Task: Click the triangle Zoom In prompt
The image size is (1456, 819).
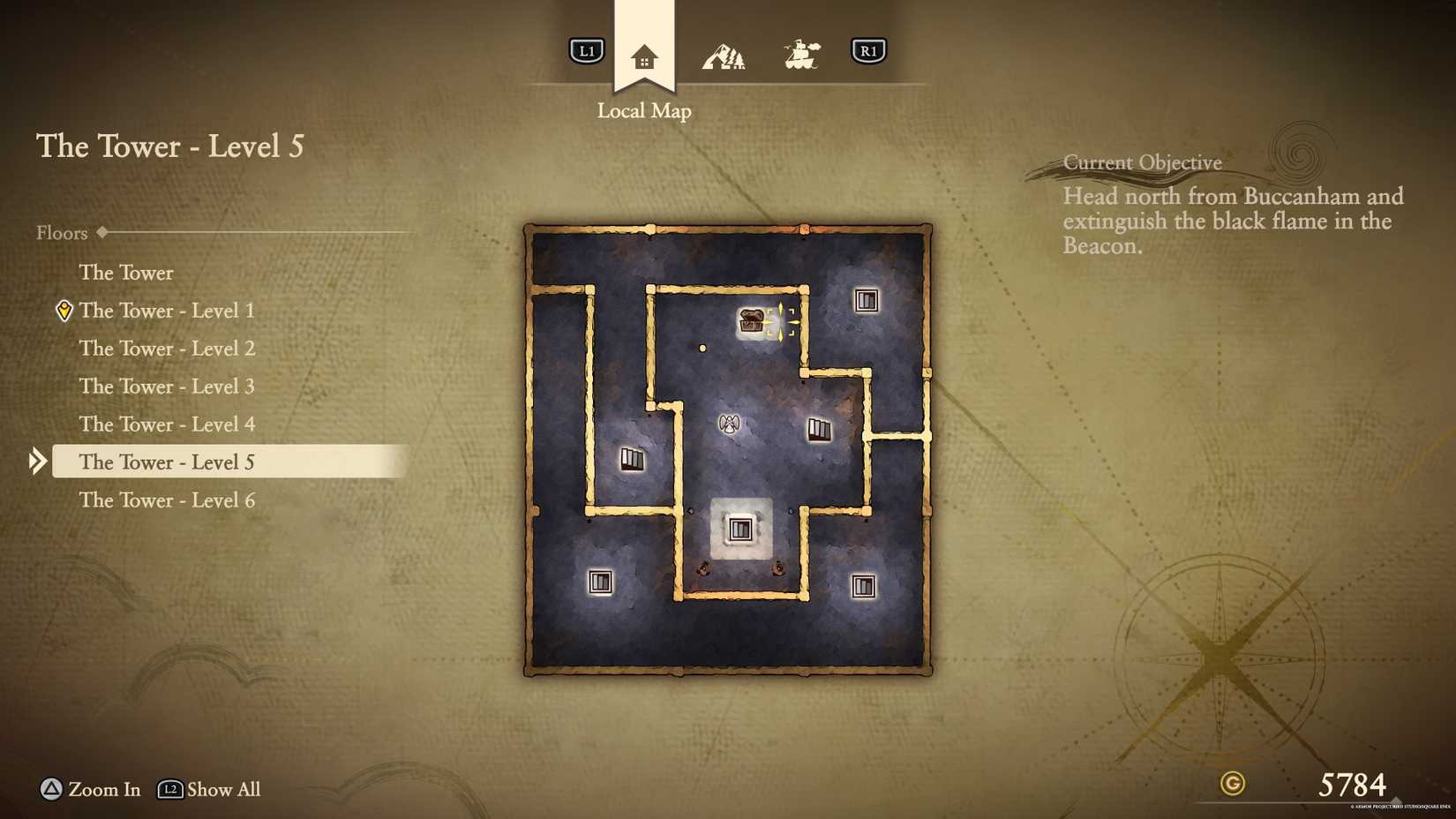Action: pos(50,790)
